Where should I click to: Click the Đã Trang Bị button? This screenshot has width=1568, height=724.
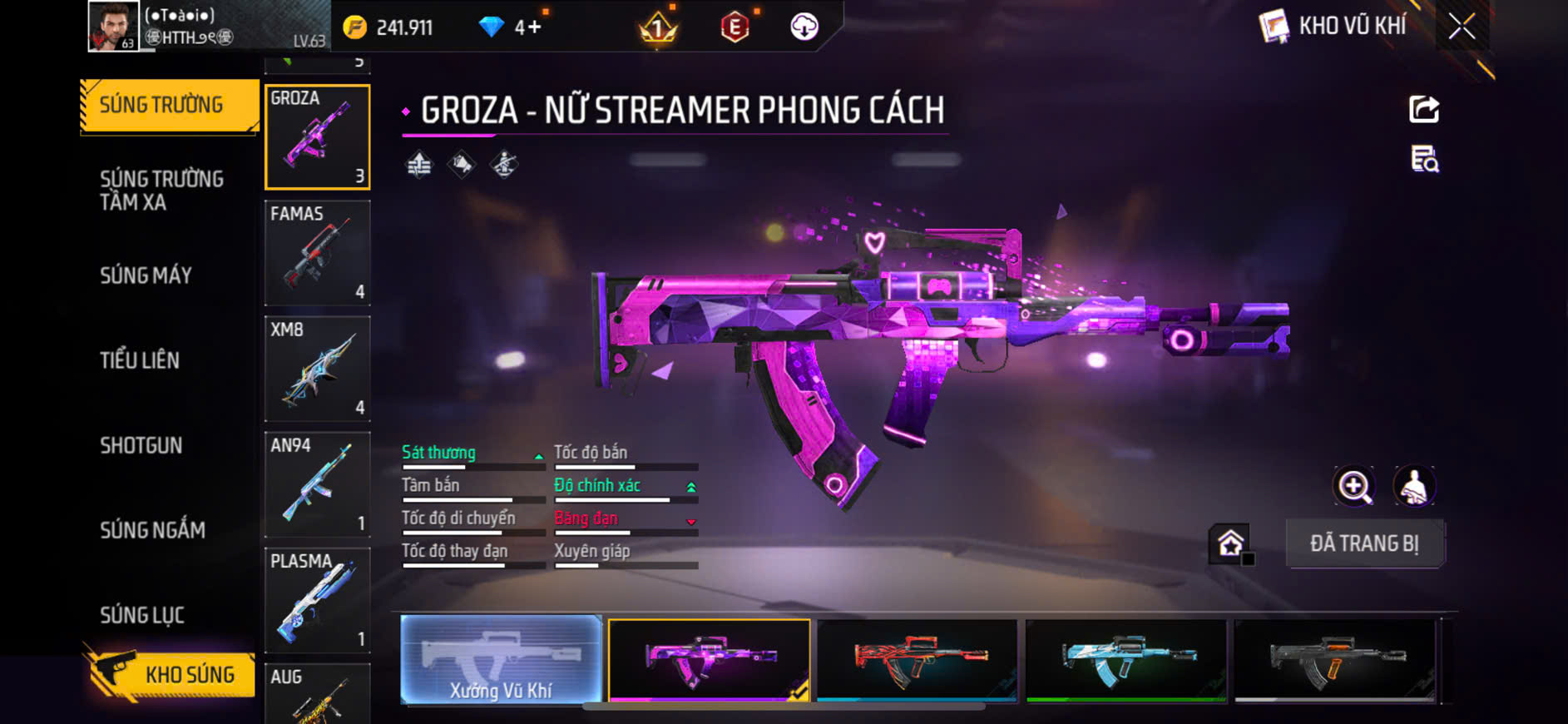(x=1364, y=543)
